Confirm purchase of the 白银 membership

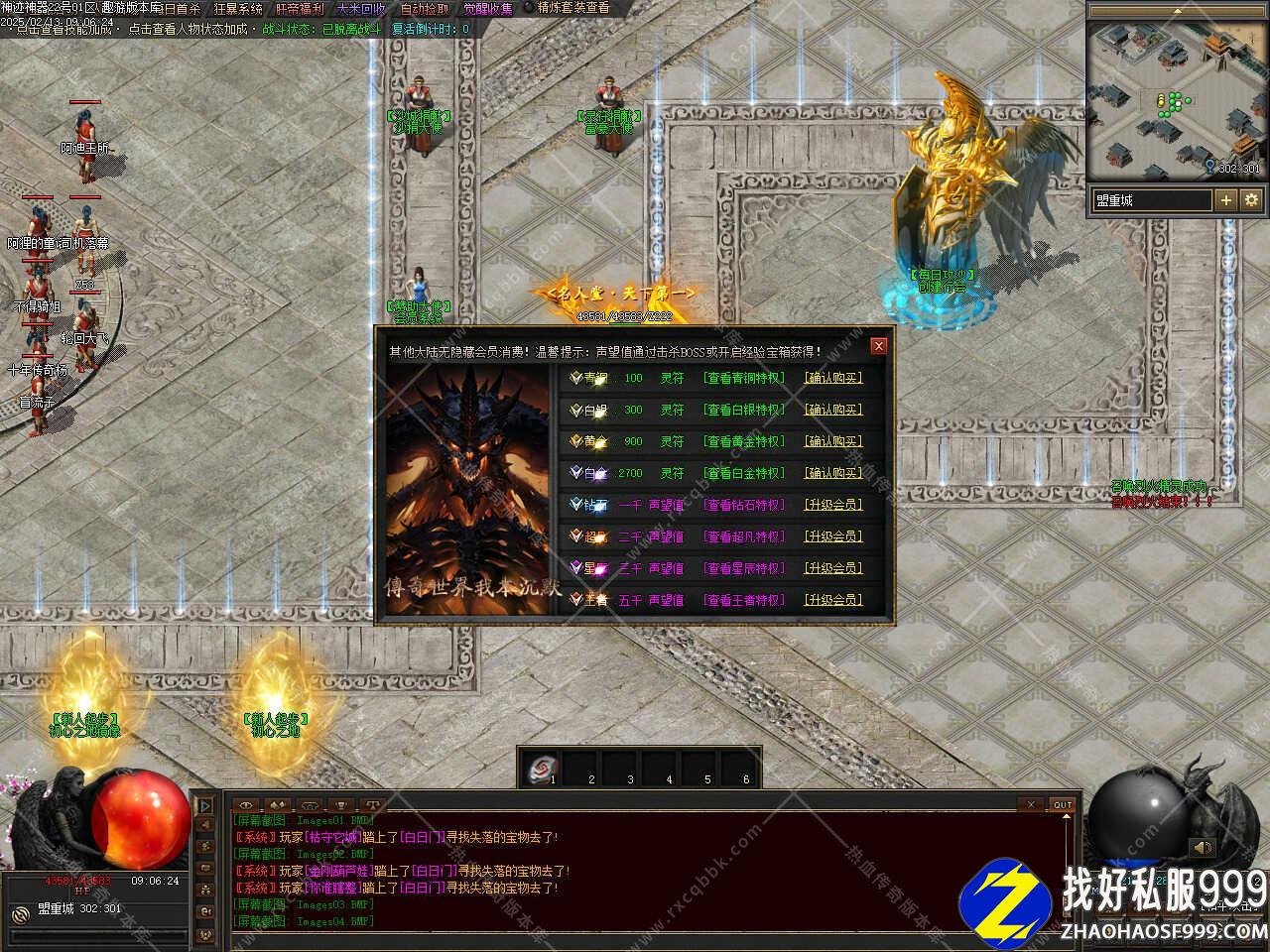(x=832, y=410)
